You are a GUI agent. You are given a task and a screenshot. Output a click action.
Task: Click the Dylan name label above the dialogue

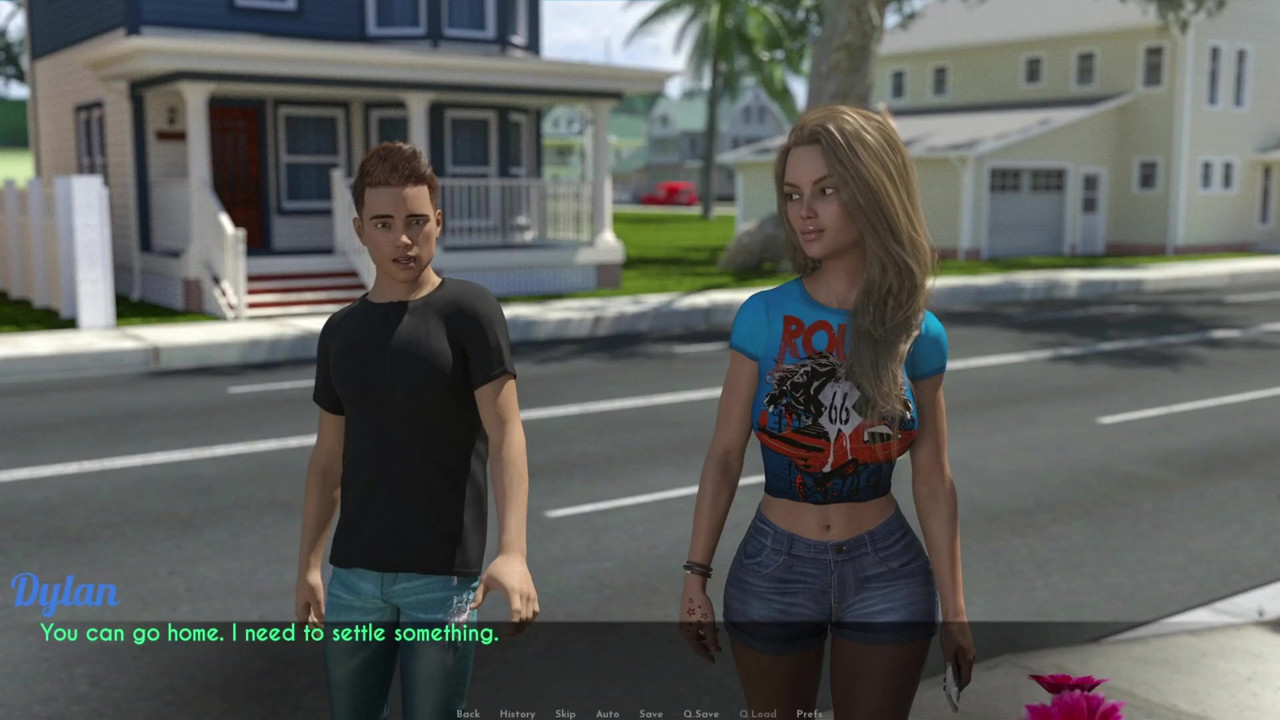(x=66, y=591)
